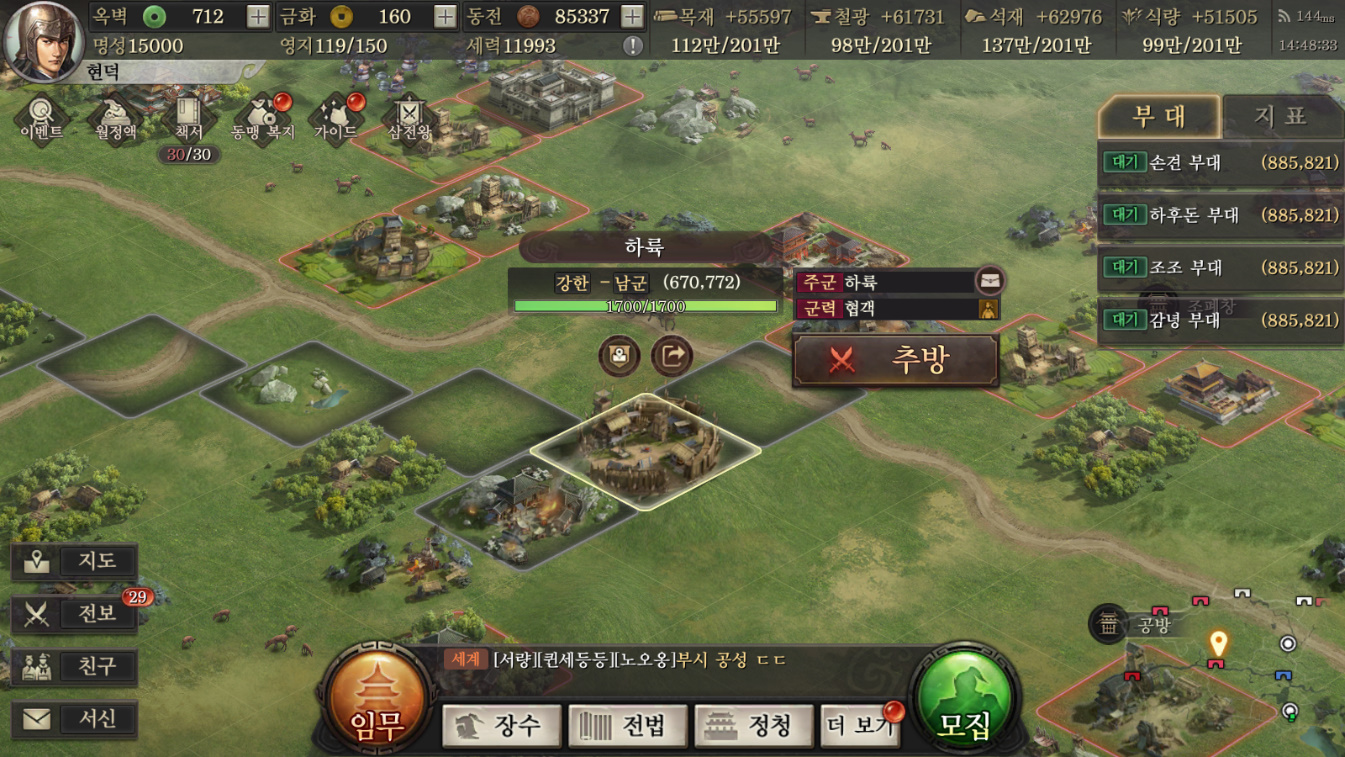The image size is (1345, 757).
Task: Select the 손견 부대 troop row
Action: coord(1219,162)
